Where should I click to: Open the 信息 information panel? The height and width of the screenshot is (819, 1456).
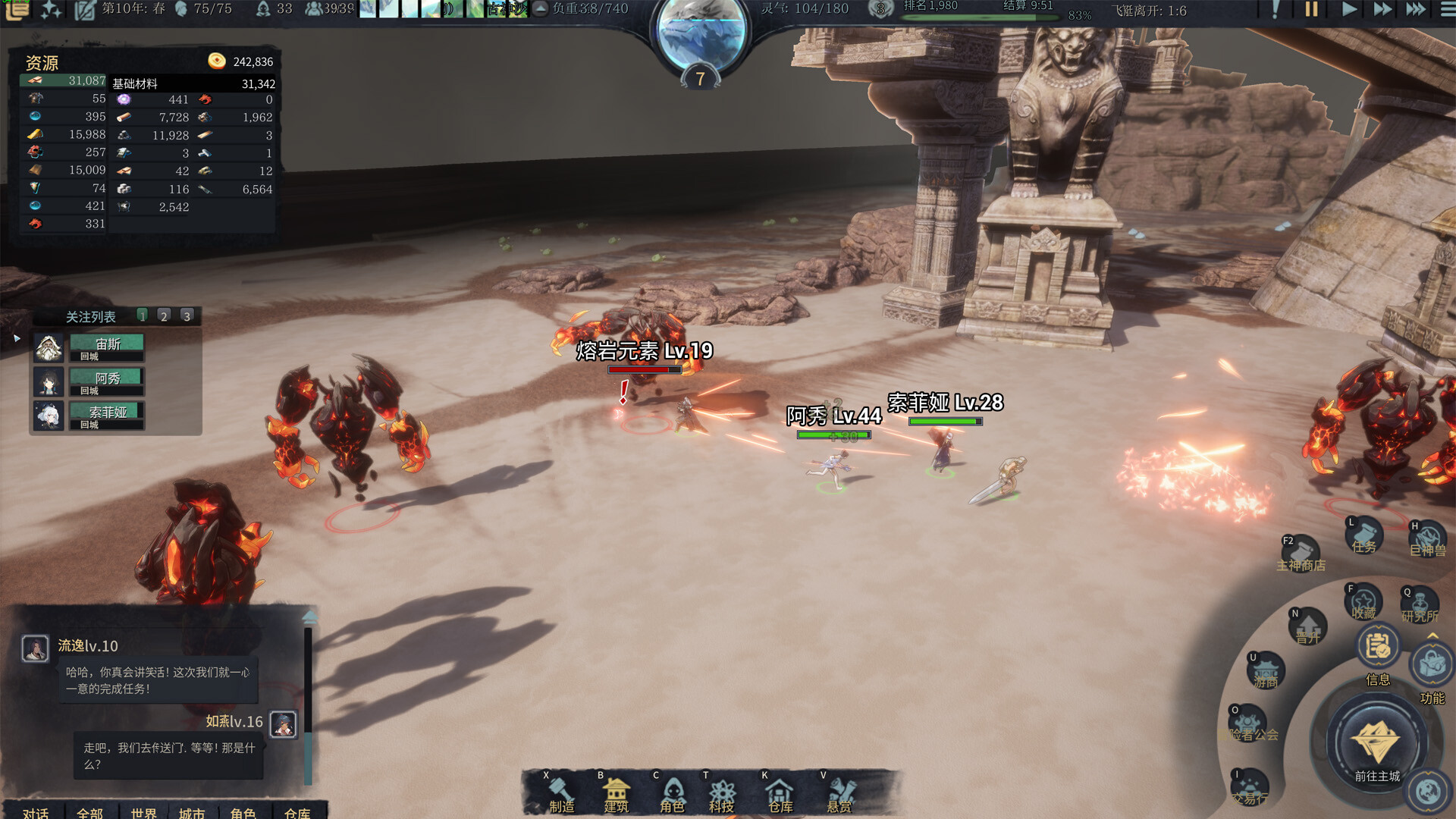point(1377,649)
